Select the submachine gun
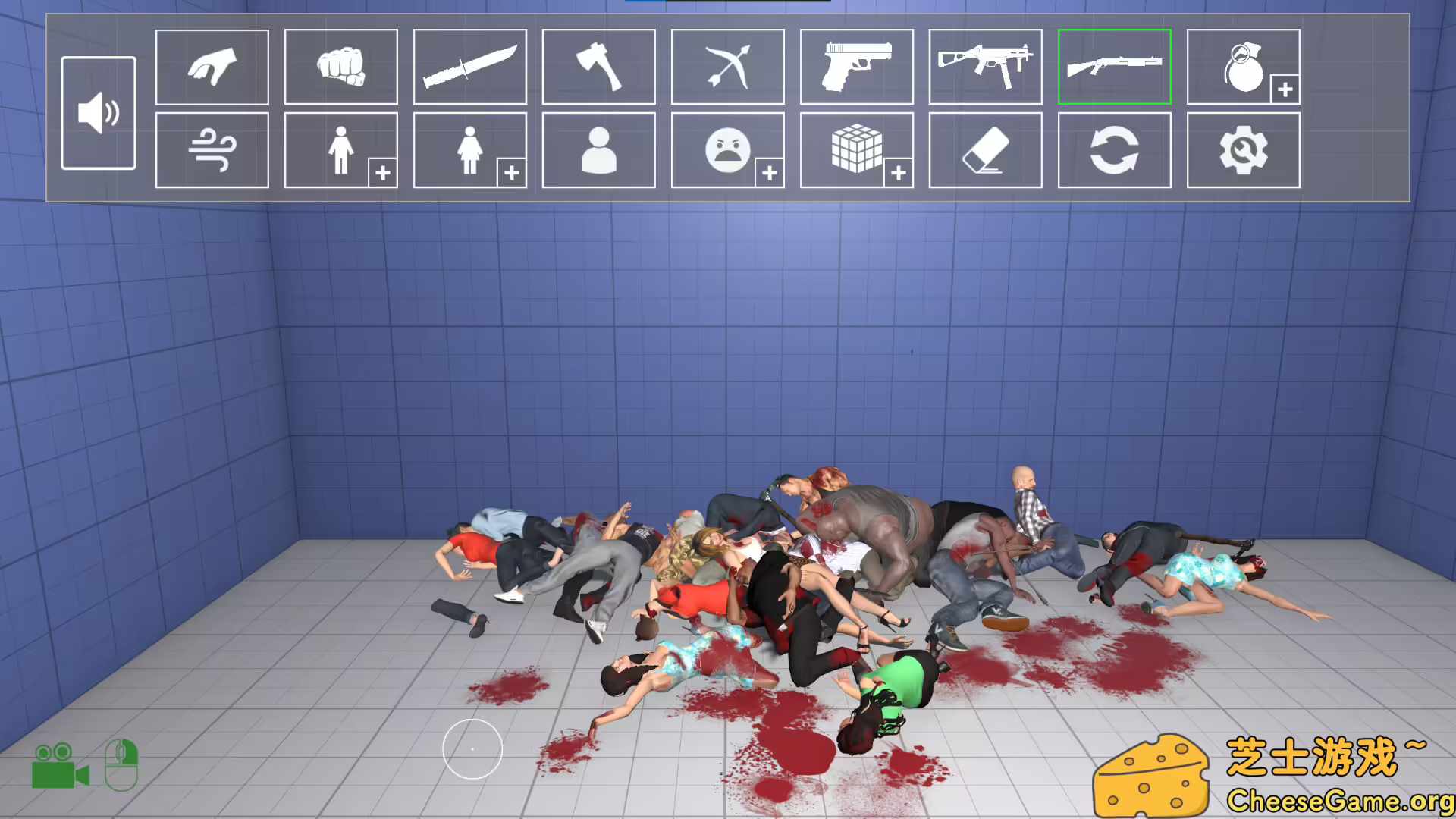 (x=985, y=67)
